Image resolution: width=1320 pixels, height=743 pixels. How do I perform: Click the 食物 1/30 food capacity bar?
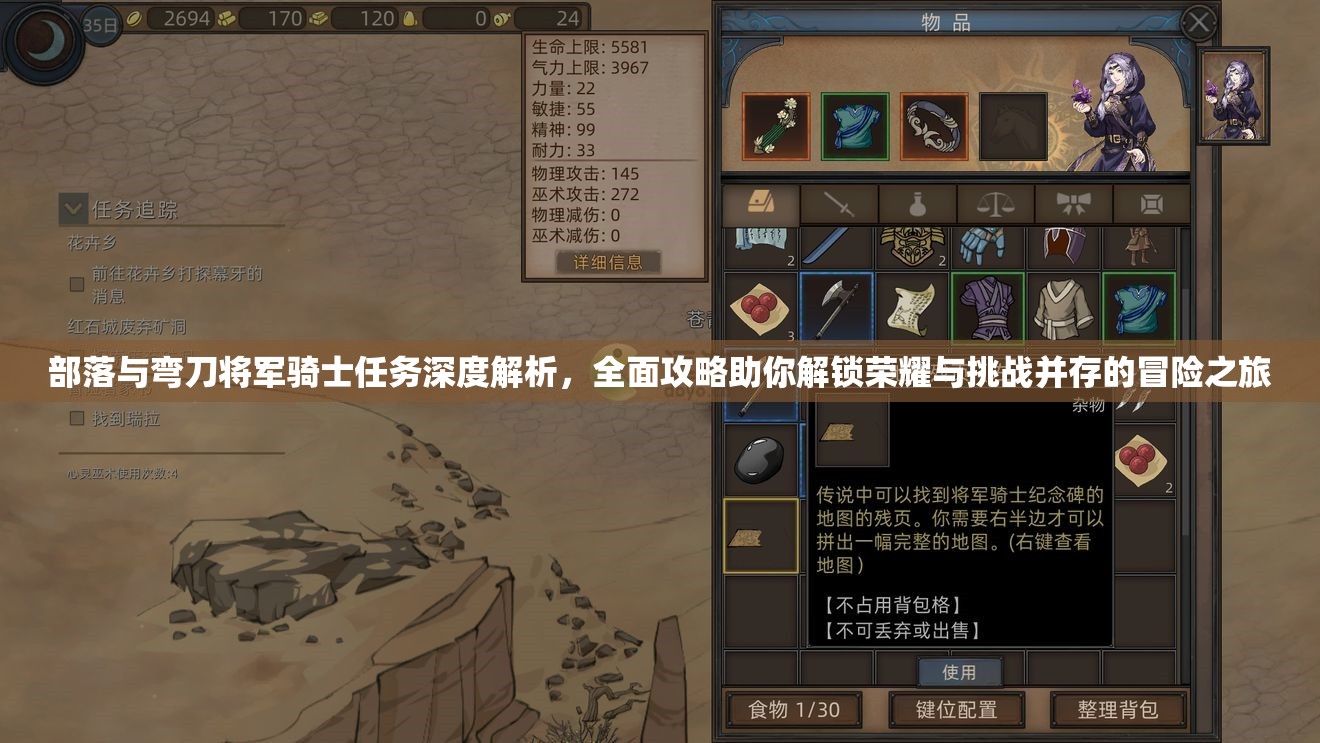793,709
